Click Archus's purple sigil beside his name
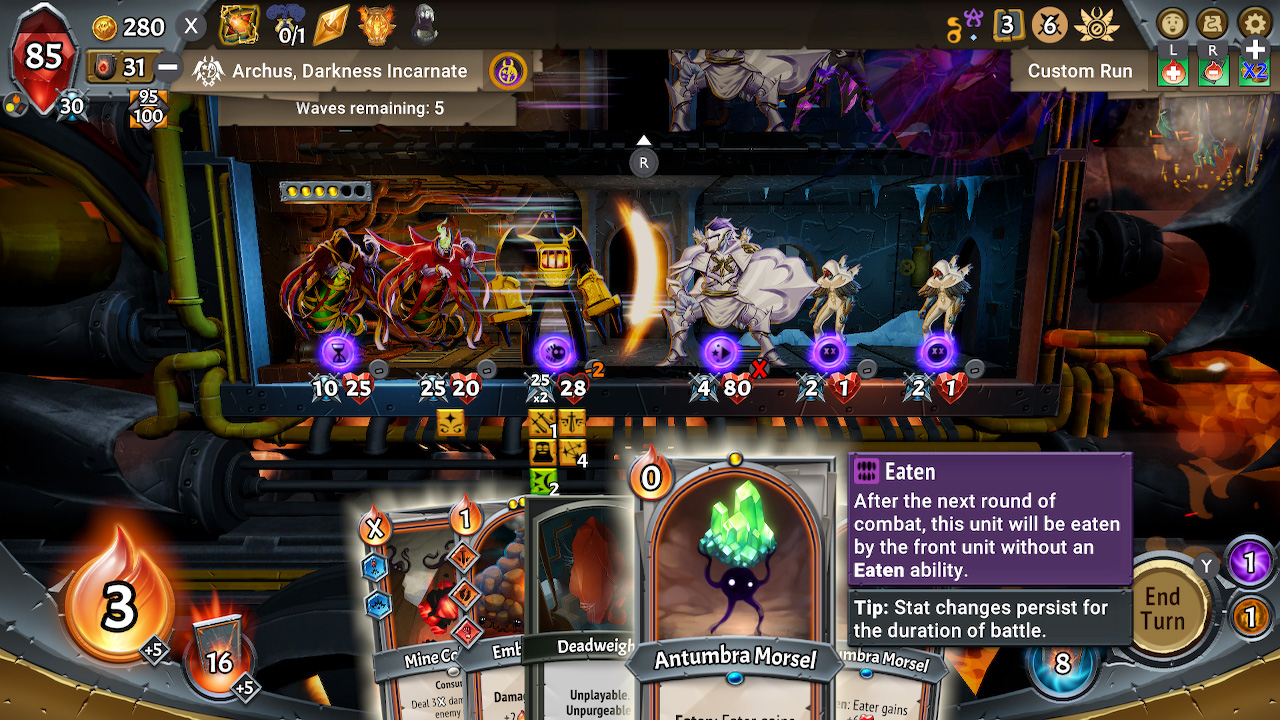Image resolution: width=1280 pixels, height=720 pixels. (508, 71)
